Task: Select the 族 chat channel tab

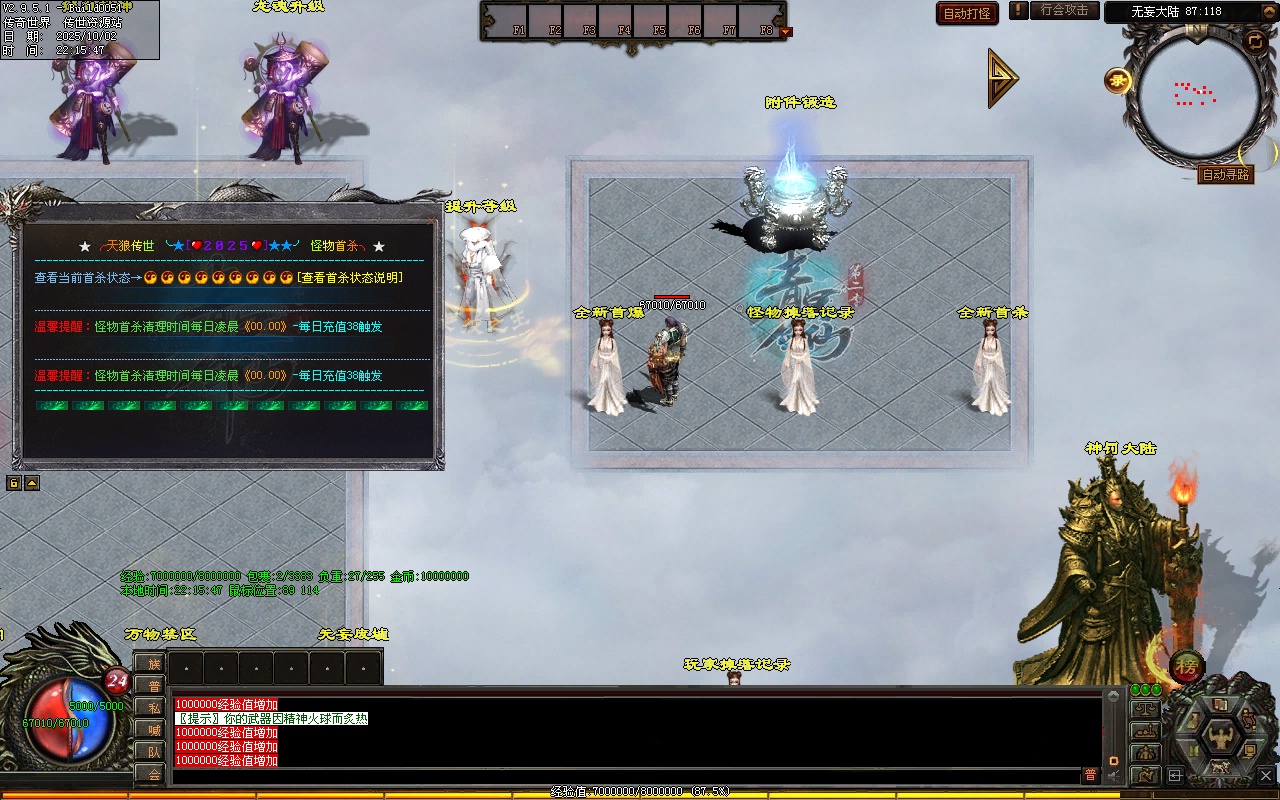Action: (x=153, y=664)
